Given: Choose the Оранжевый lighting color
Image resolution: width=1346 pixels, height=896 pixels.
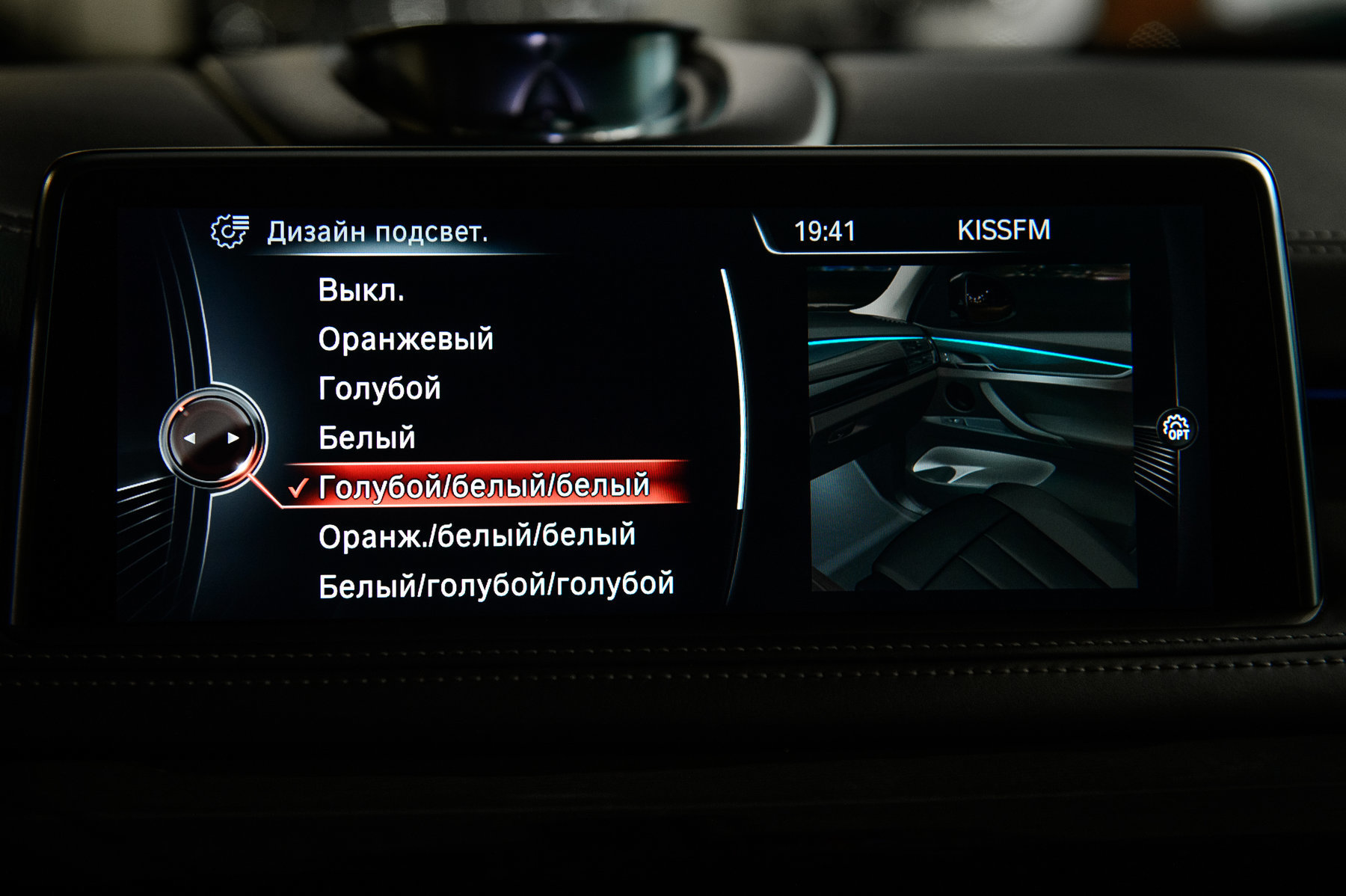Looking at the screenshot, I should tap(406, 340).
